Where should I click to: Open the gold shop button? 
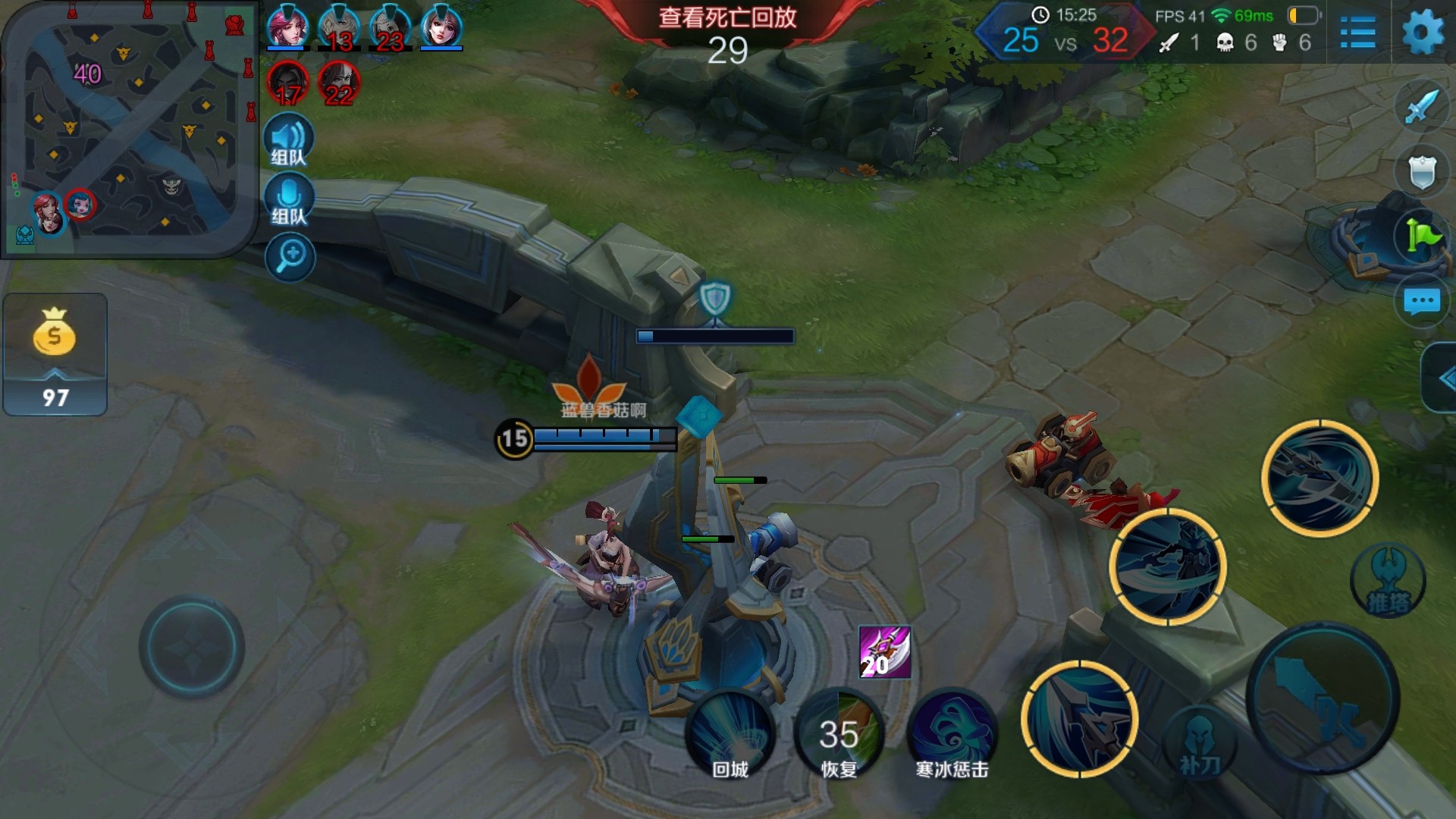(x=55, y=354)
